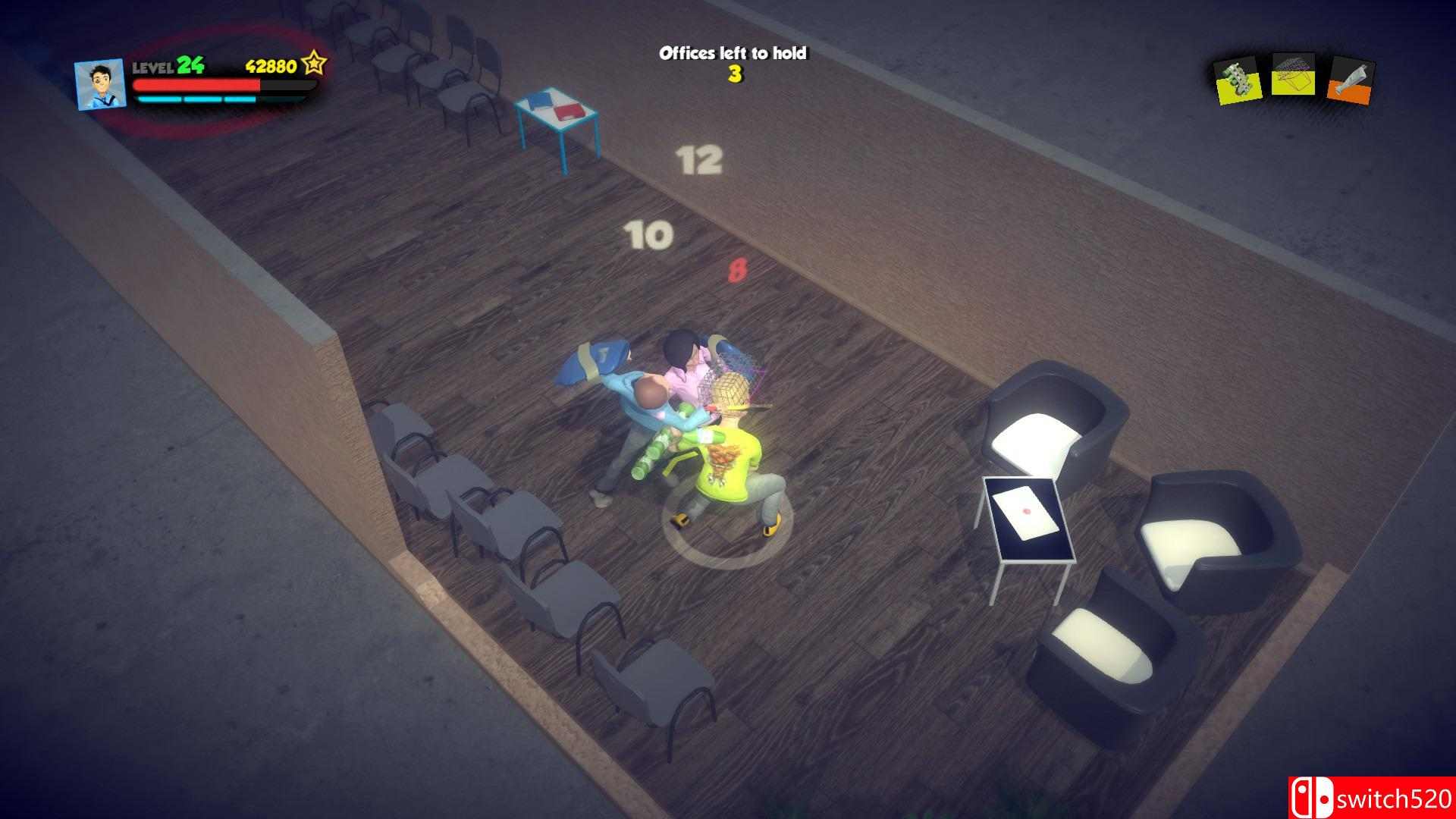Click the envelope on the small side table
1456x819 pixels.
tap(1027, 511)
